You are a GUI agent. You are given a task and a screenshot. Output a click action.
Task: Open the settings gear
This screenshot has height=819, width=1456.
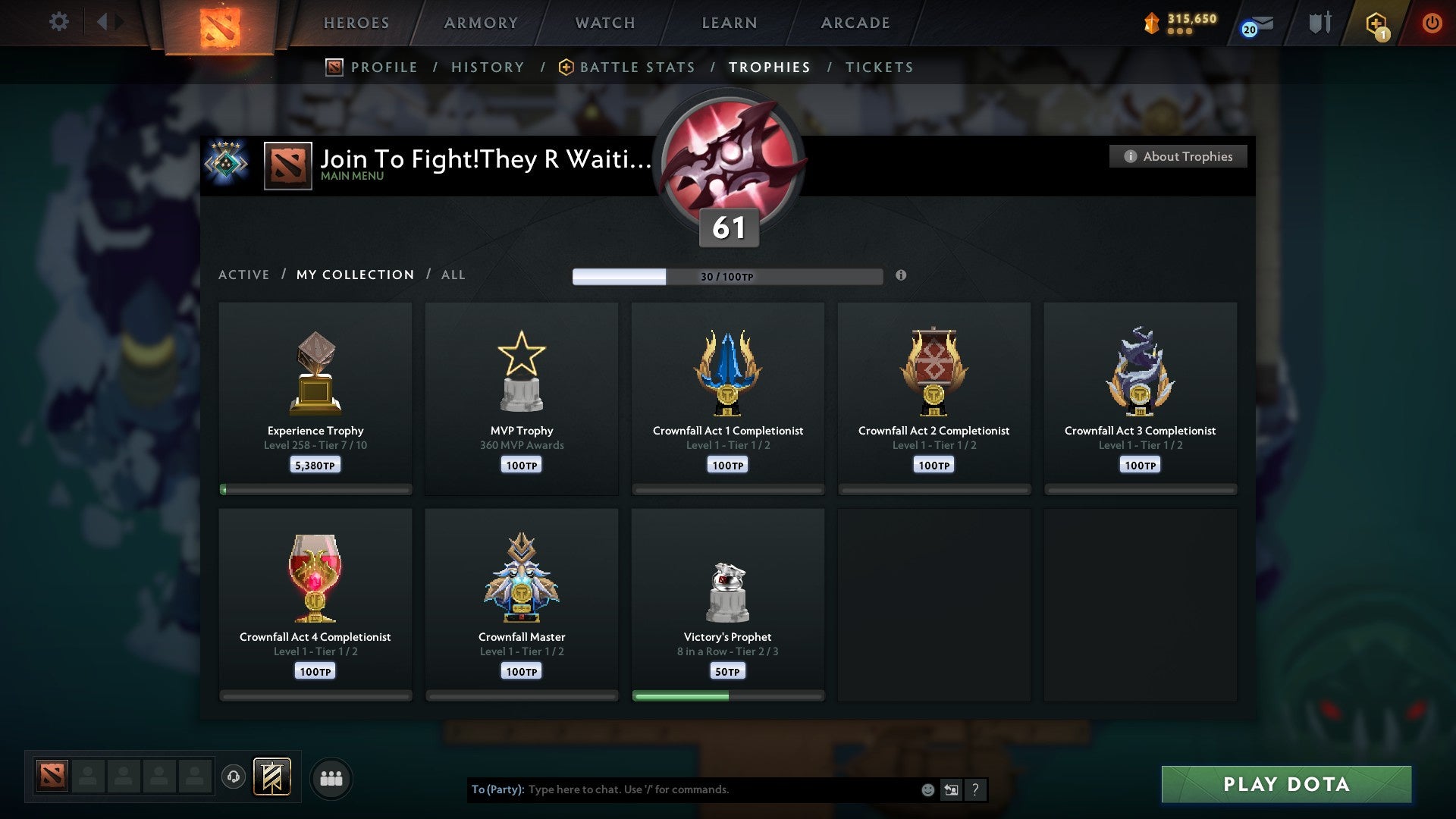59,21
